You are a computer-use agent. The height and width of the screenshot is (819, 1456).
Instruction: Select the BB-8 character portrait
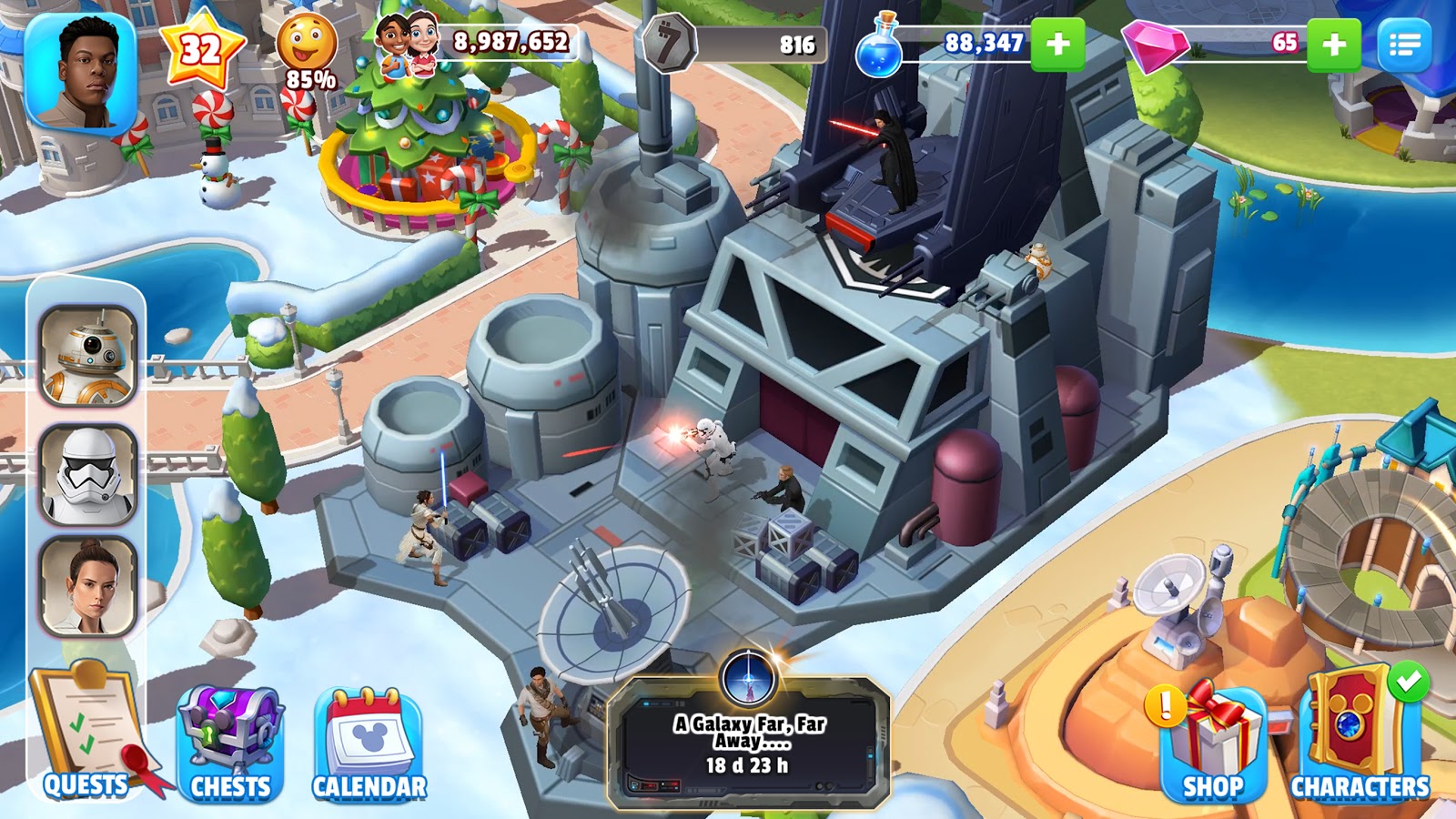point(87,356)
